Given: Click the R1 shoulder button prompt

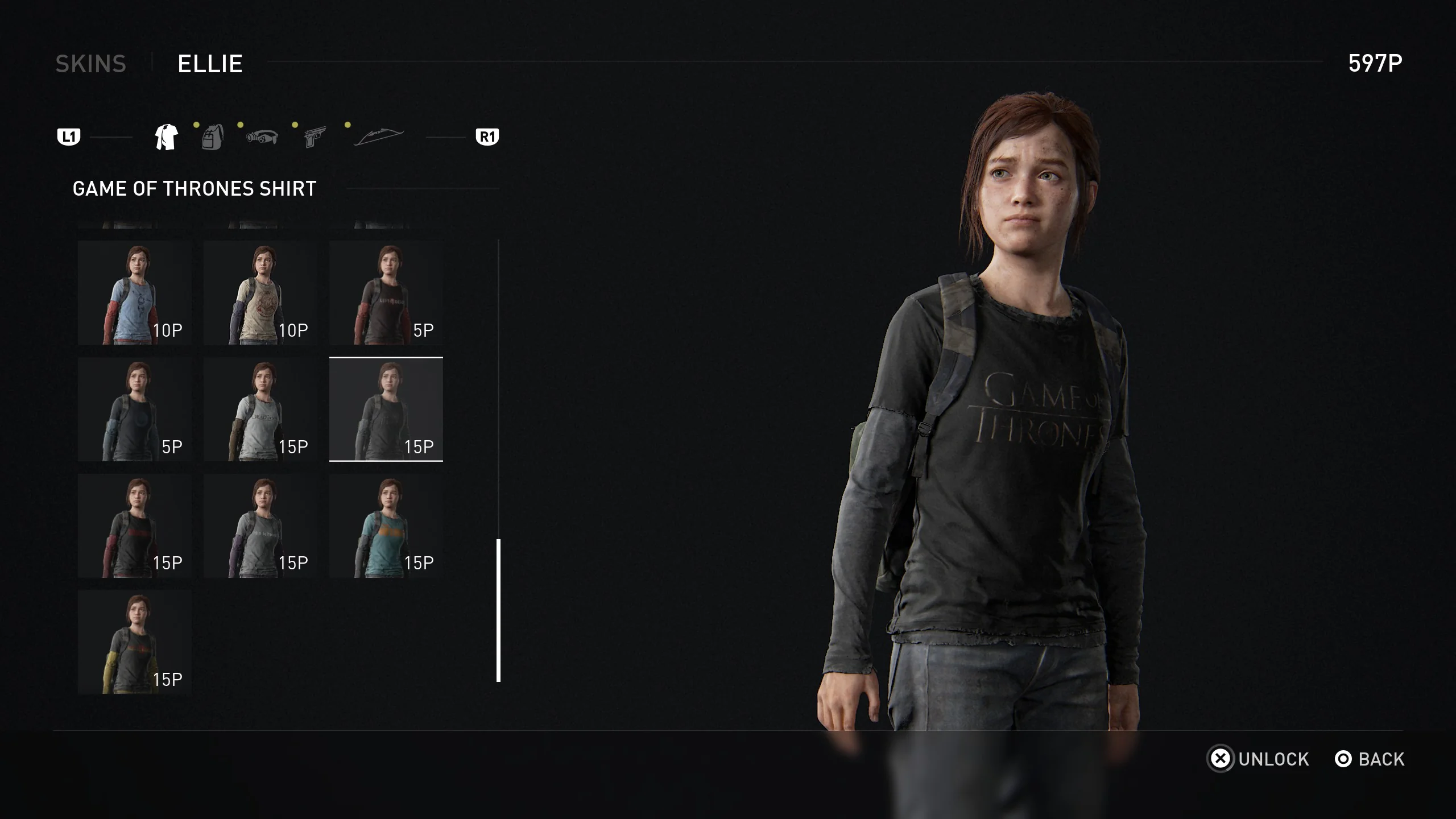Looking at the screenshot, I should (487, 136).
